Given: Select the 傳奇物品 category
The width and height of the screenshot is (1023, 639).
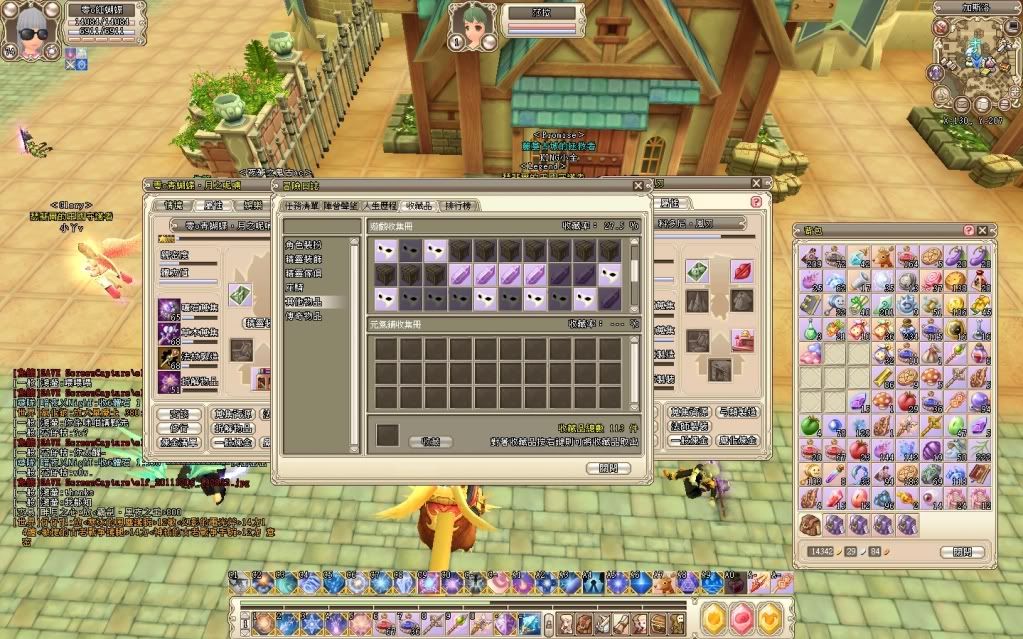Looking at the screenshot, I should [x=301, y=315].
